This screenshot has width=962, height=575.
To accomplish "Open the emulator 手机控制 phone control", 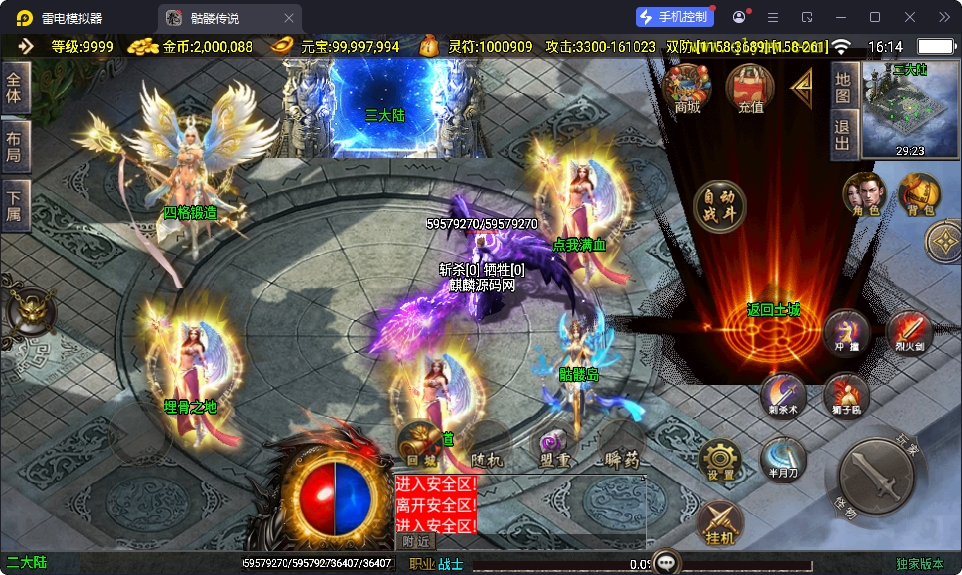I will pos(674,17).
